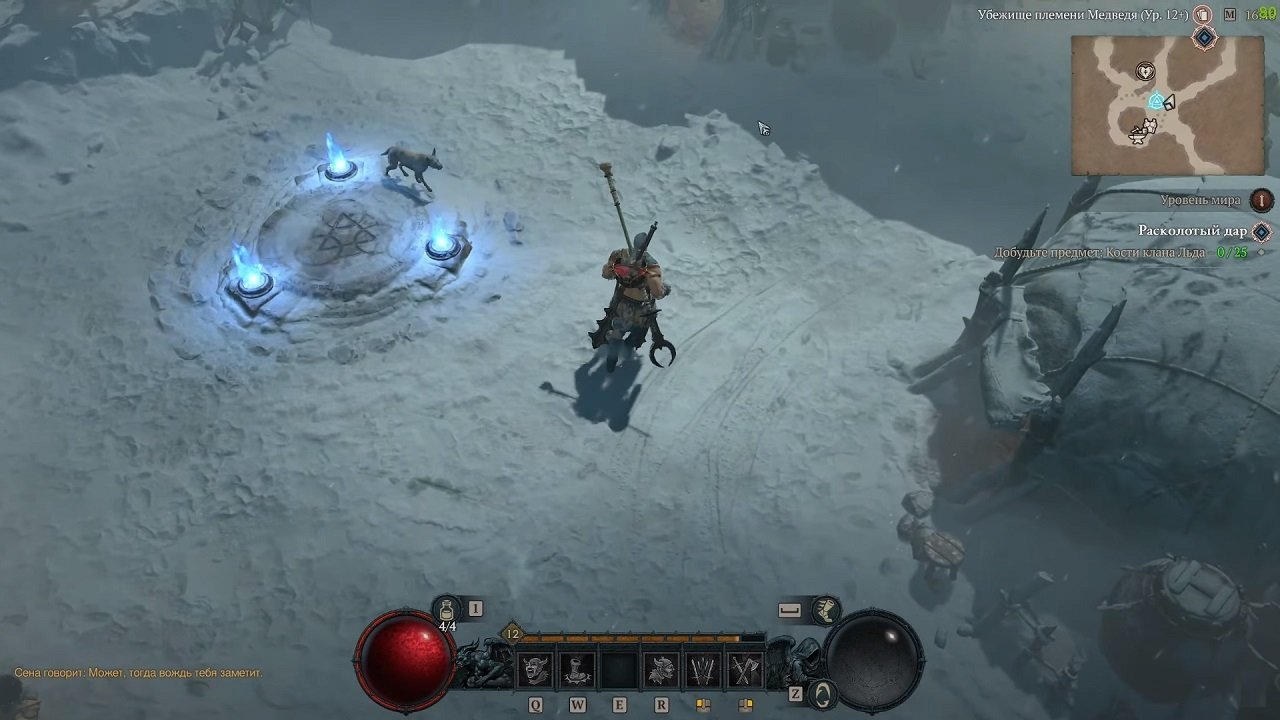
Task: Use the crossed axes skill
Action: coord(744,669)
